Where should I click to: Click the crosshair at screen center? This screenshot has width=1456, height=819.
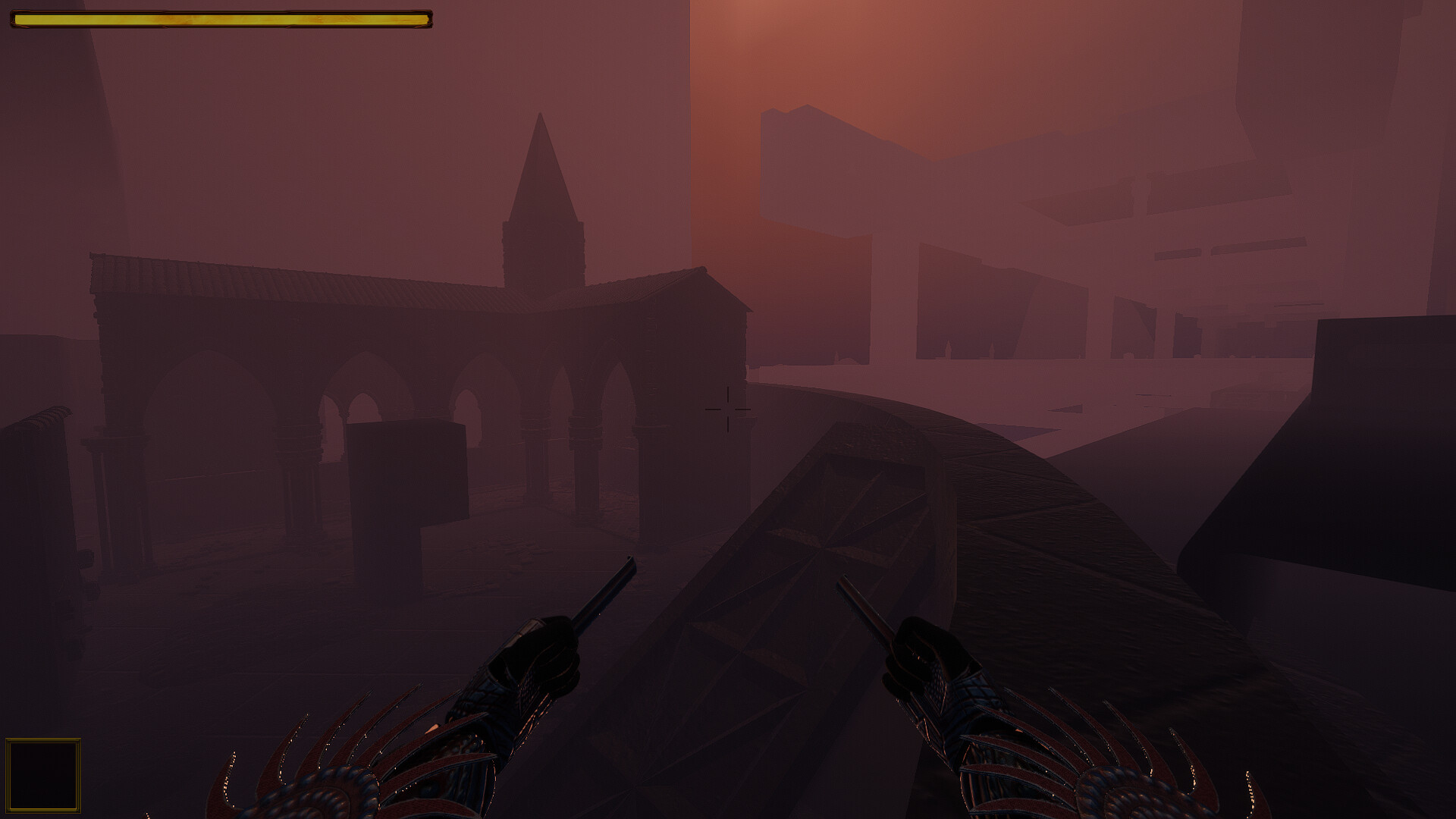(730, 409)
